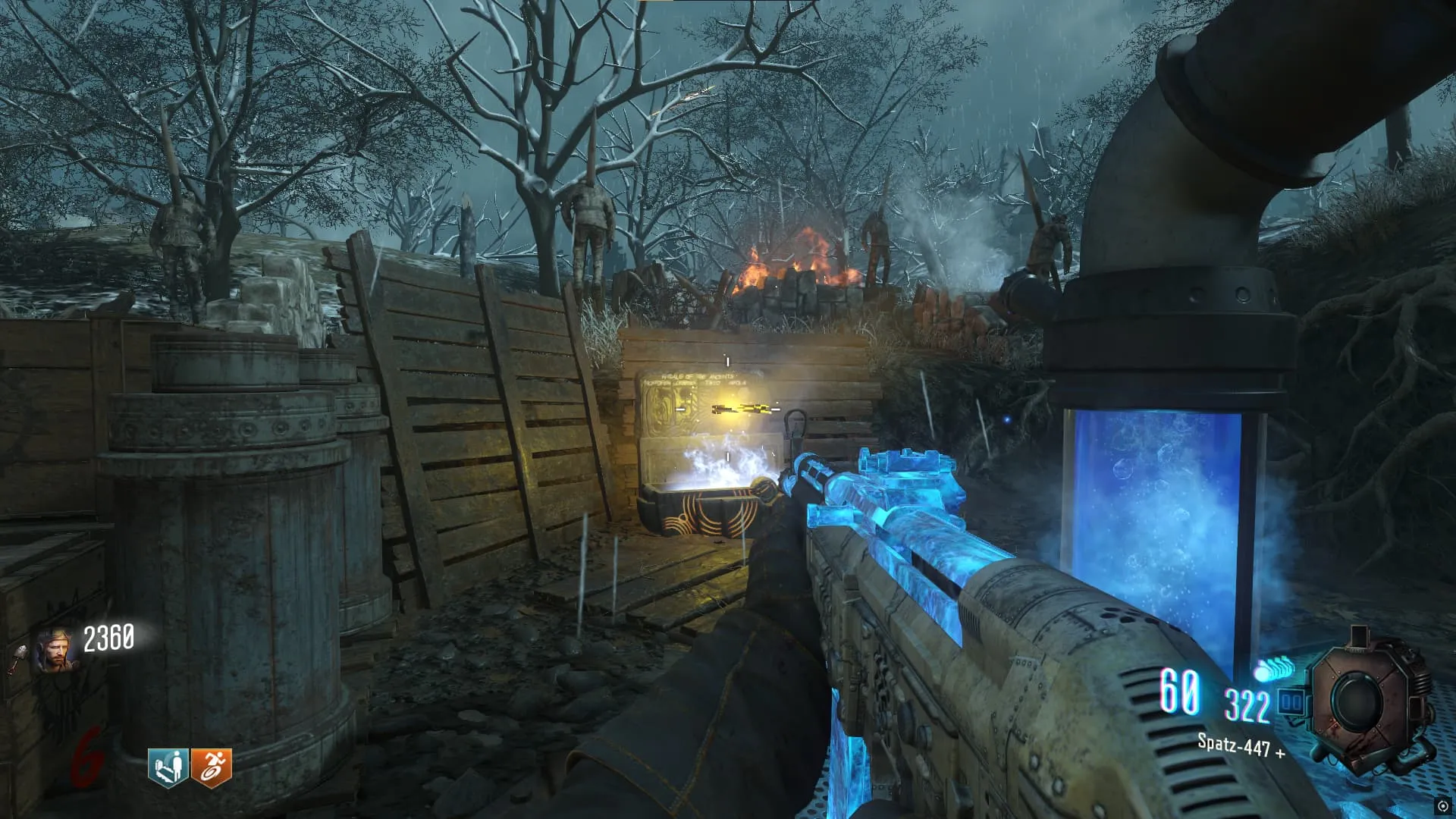Click the small overlay button in corner
Screen dimensions: 1456x819
(x=1442, y=806)
